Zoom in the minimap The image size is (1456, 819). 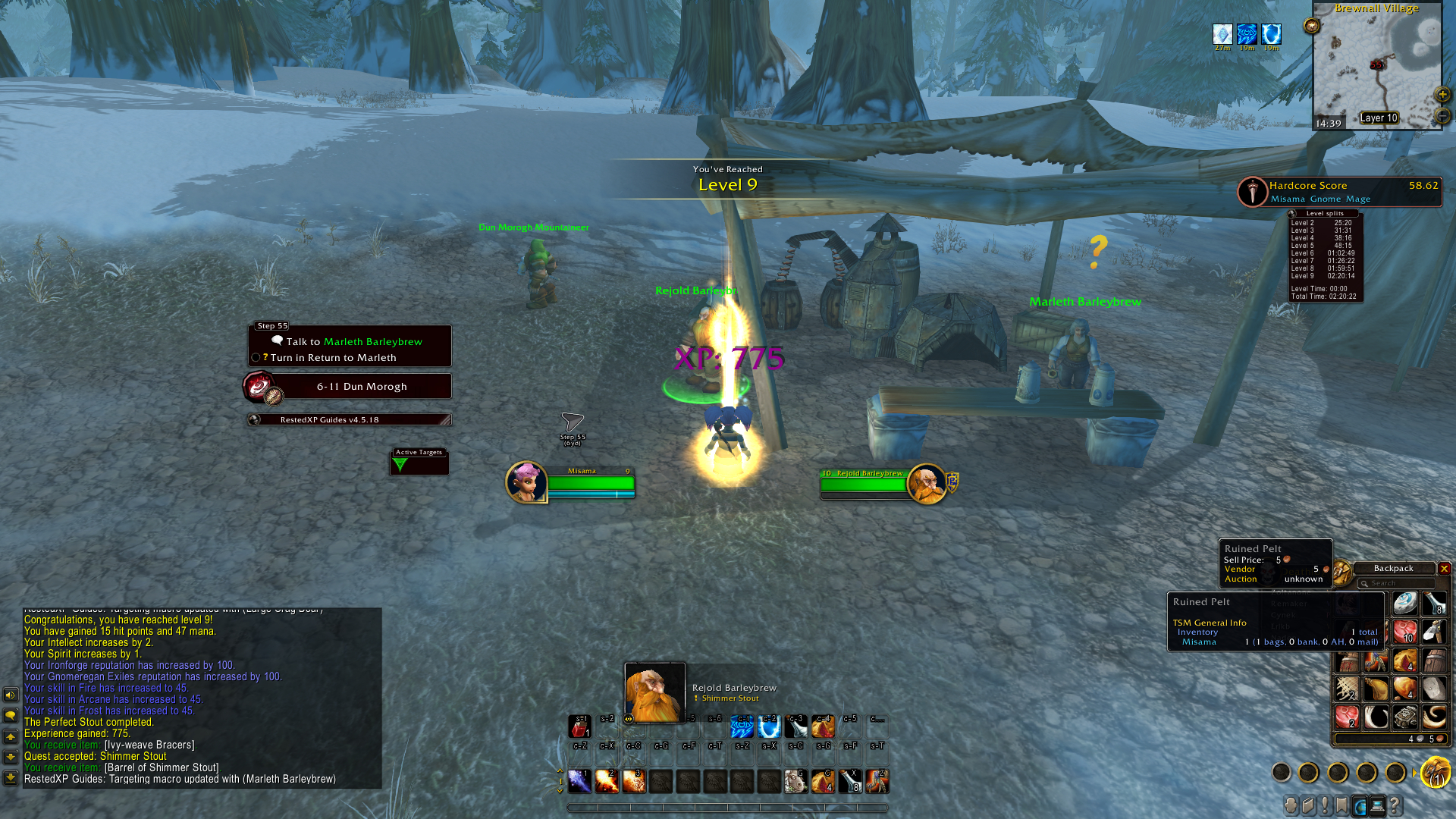(1442, 95)
